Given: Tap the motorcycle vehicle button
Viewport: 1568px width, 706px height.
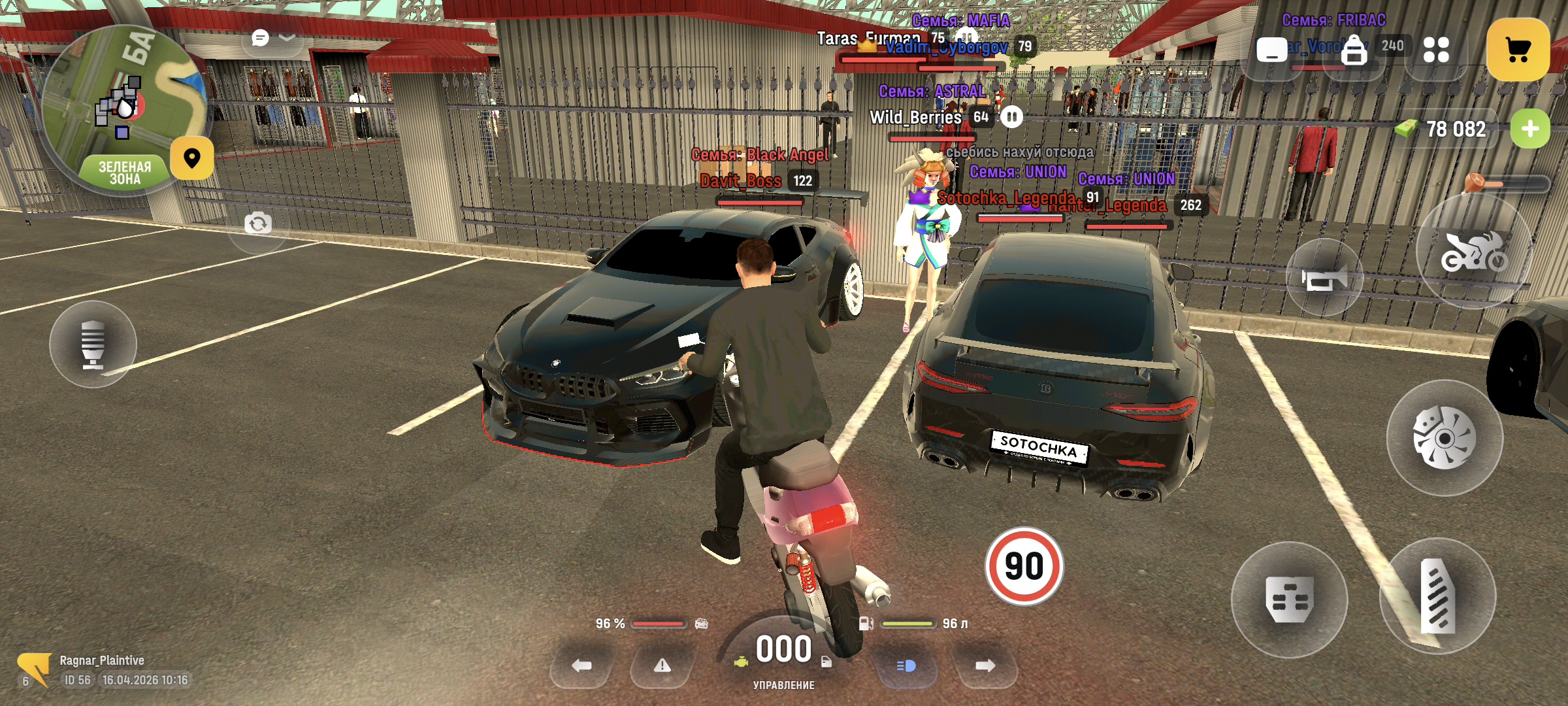Looking at the screenshot, I should tap(1474, 252).
